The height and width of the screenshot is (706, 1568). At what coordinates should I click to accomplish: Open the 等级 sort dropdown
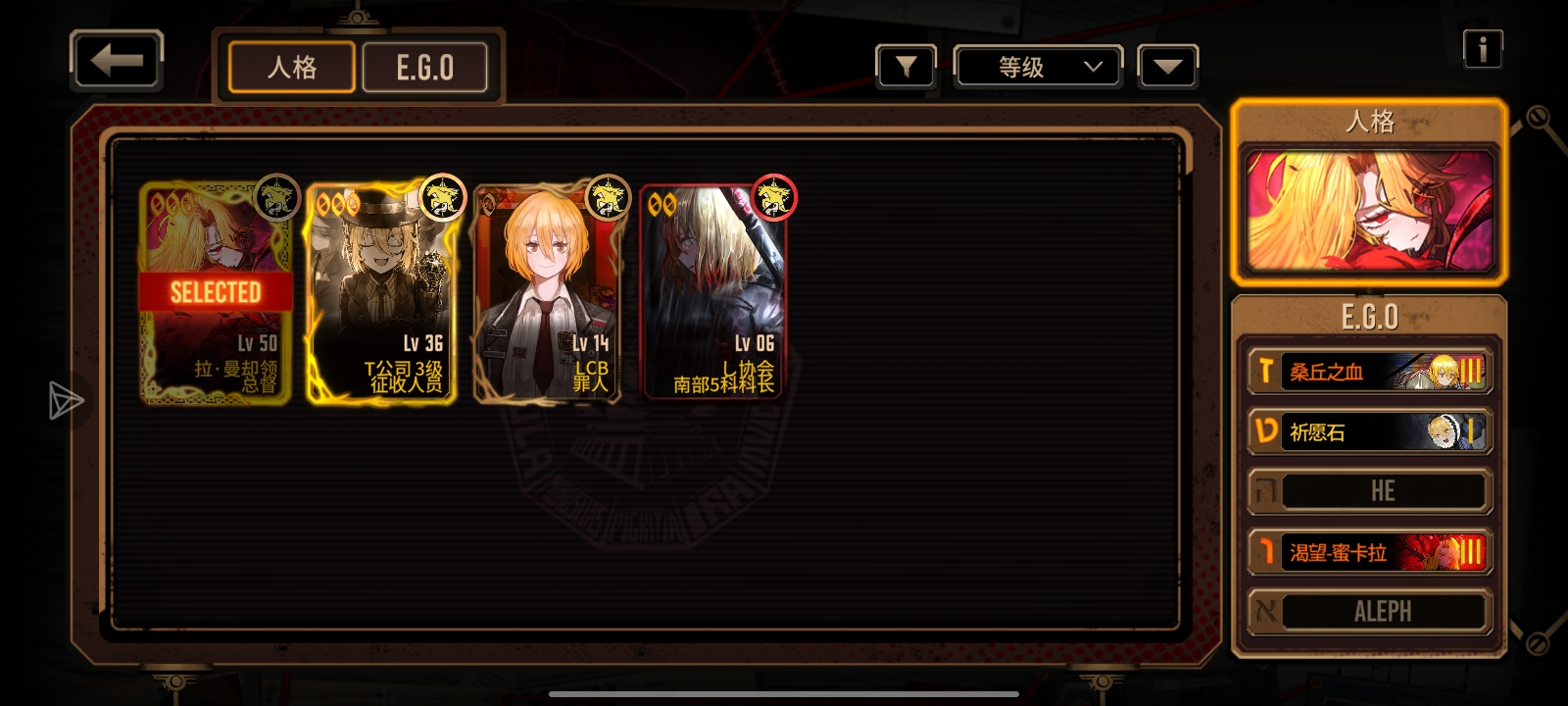[1039, 67]
